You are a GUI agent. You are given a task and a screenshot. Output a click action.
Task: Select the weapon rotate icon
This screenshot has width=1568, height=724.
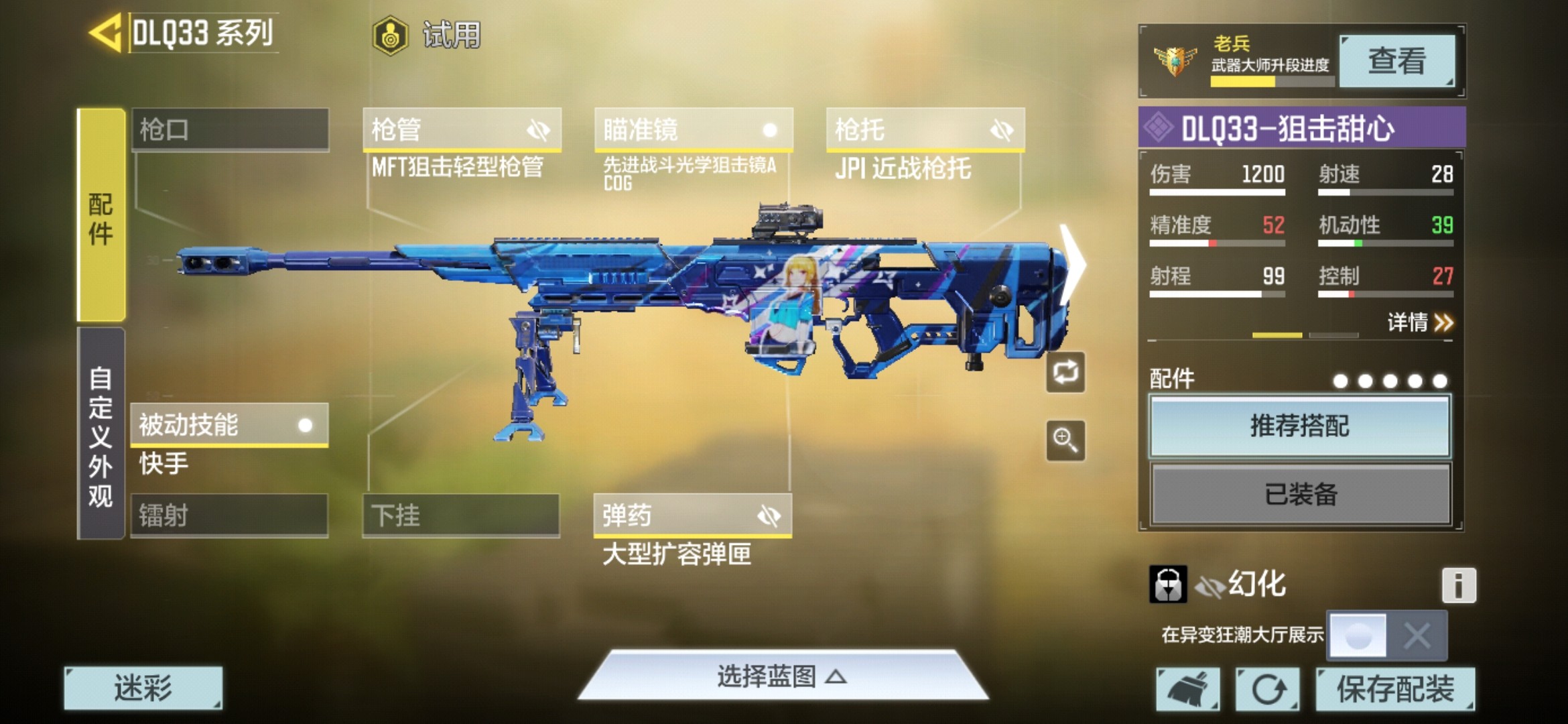[1065, 373]
